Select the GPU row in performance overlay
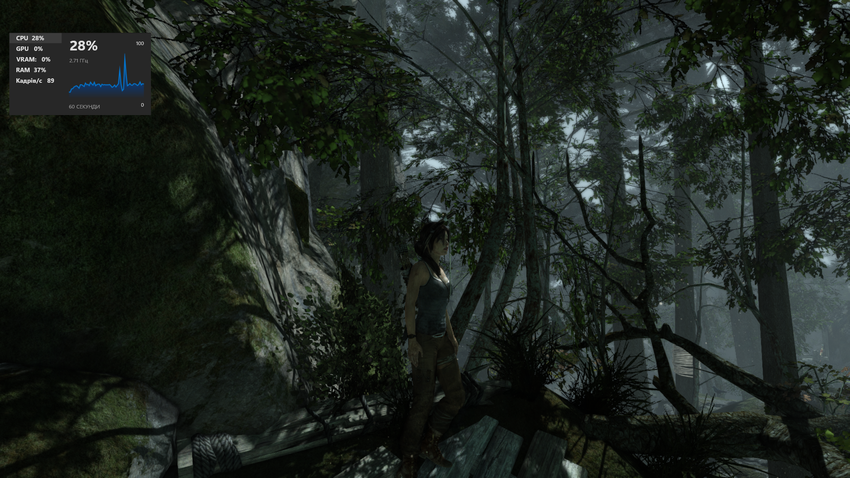The width and height of the screenshot is (850, 478). tap(30, 48)
